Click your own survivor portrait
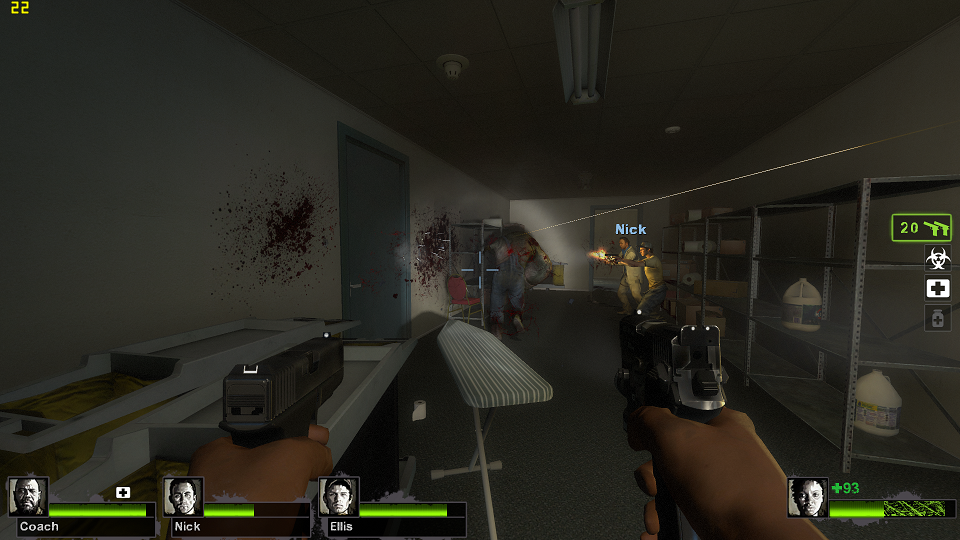This screenshot has height=540, width=960. pyautogui.click(x=807, y=497)
